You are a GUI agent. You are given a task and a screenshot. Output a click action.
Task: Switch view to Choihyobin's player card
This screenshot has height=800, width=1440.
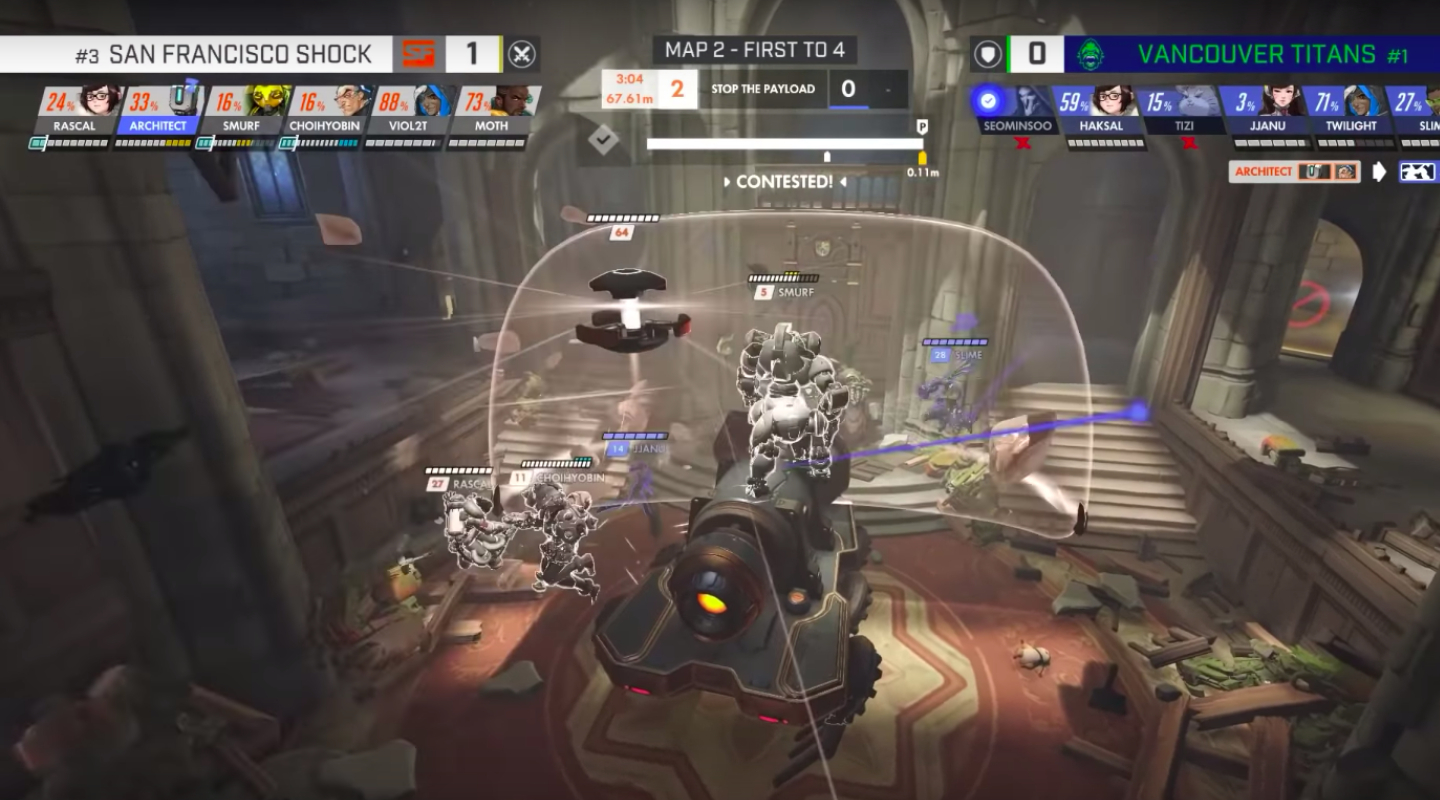pyautogui.click(x=324, y=109)
